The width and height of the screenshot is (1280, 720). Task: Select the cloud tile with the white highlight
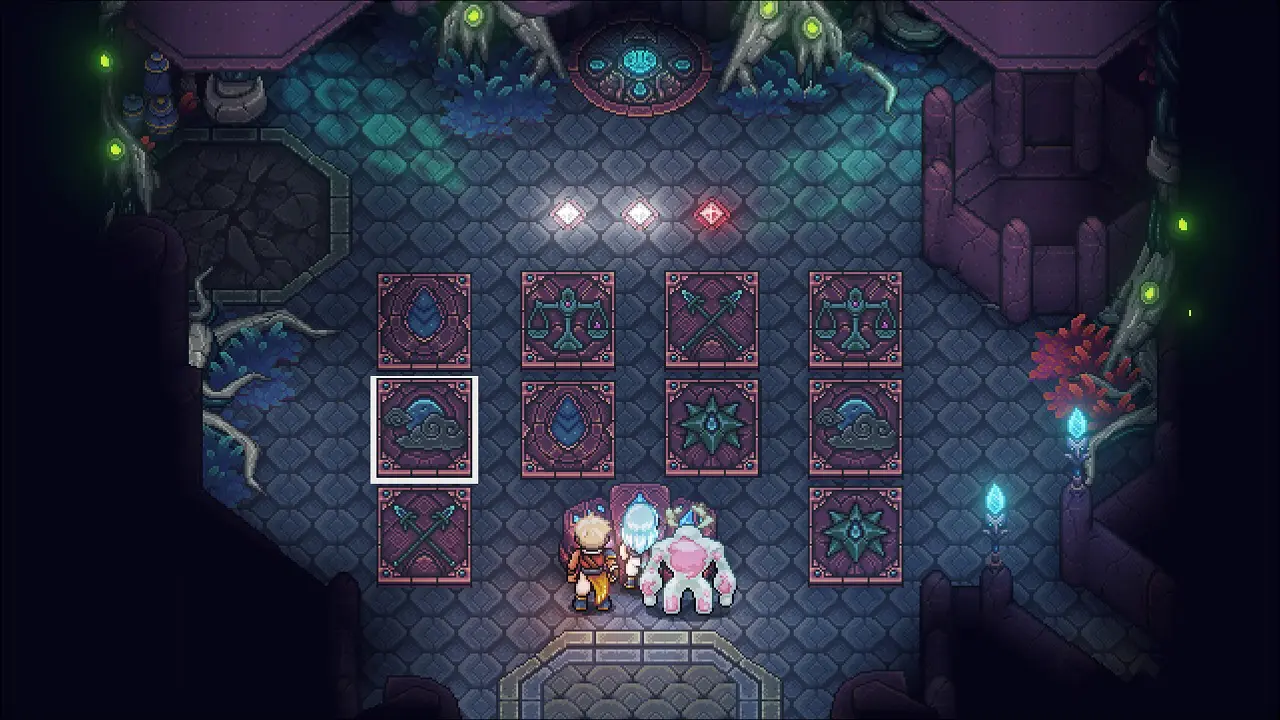coord(424,428)
